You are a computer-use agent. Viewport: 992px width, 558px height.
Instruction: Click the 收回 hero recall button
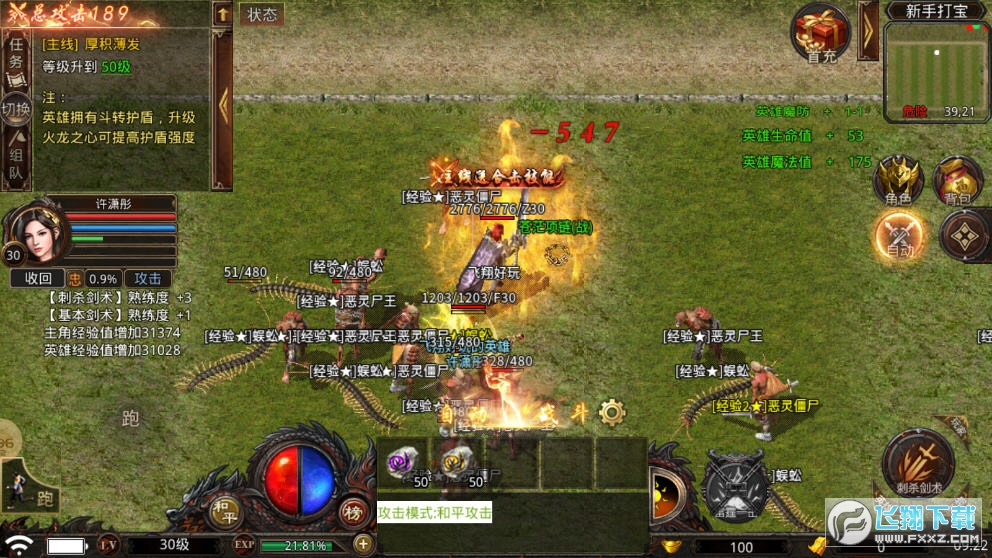[x=38, y=278]
